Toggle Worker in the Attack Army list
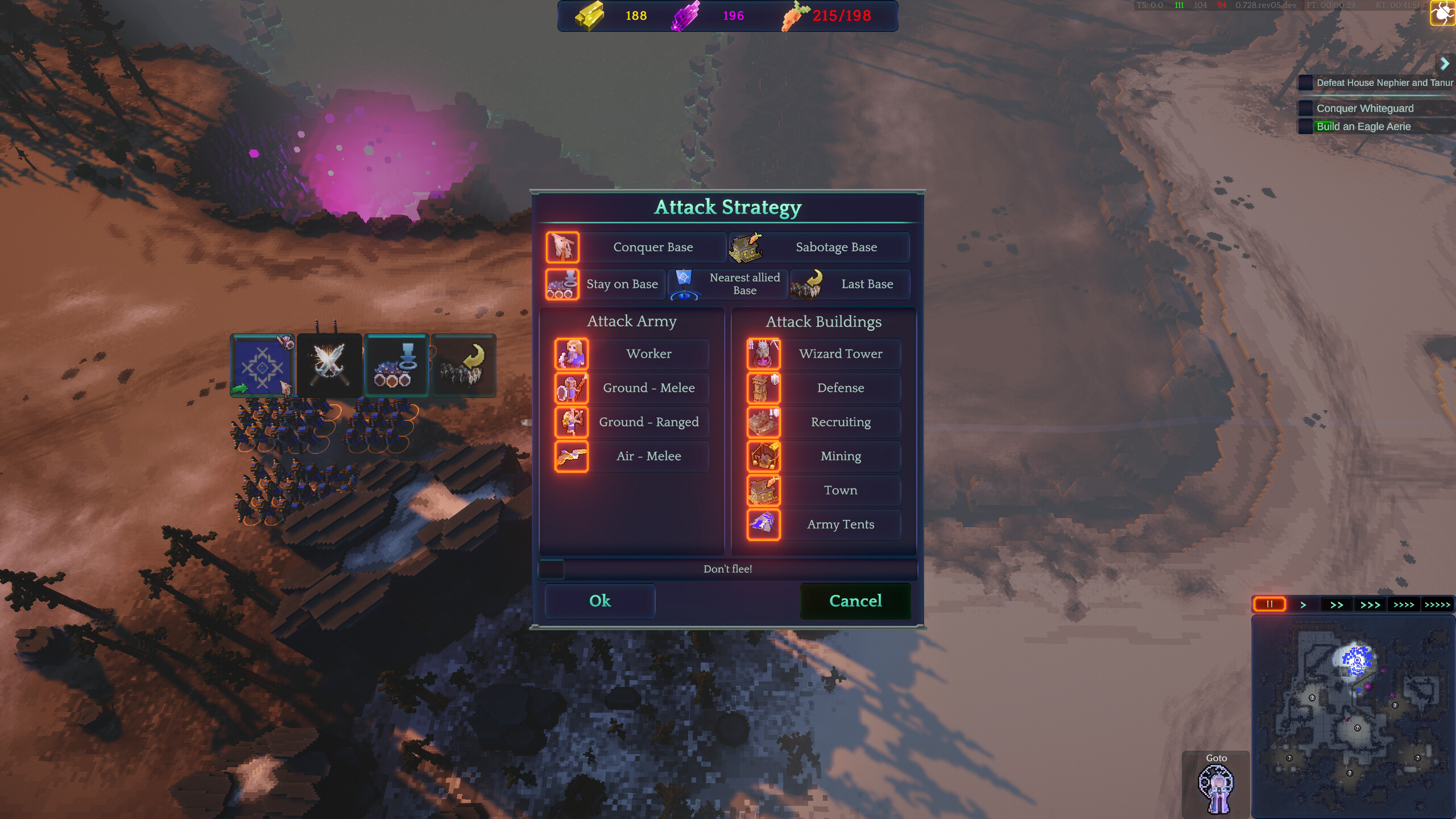 570,354
